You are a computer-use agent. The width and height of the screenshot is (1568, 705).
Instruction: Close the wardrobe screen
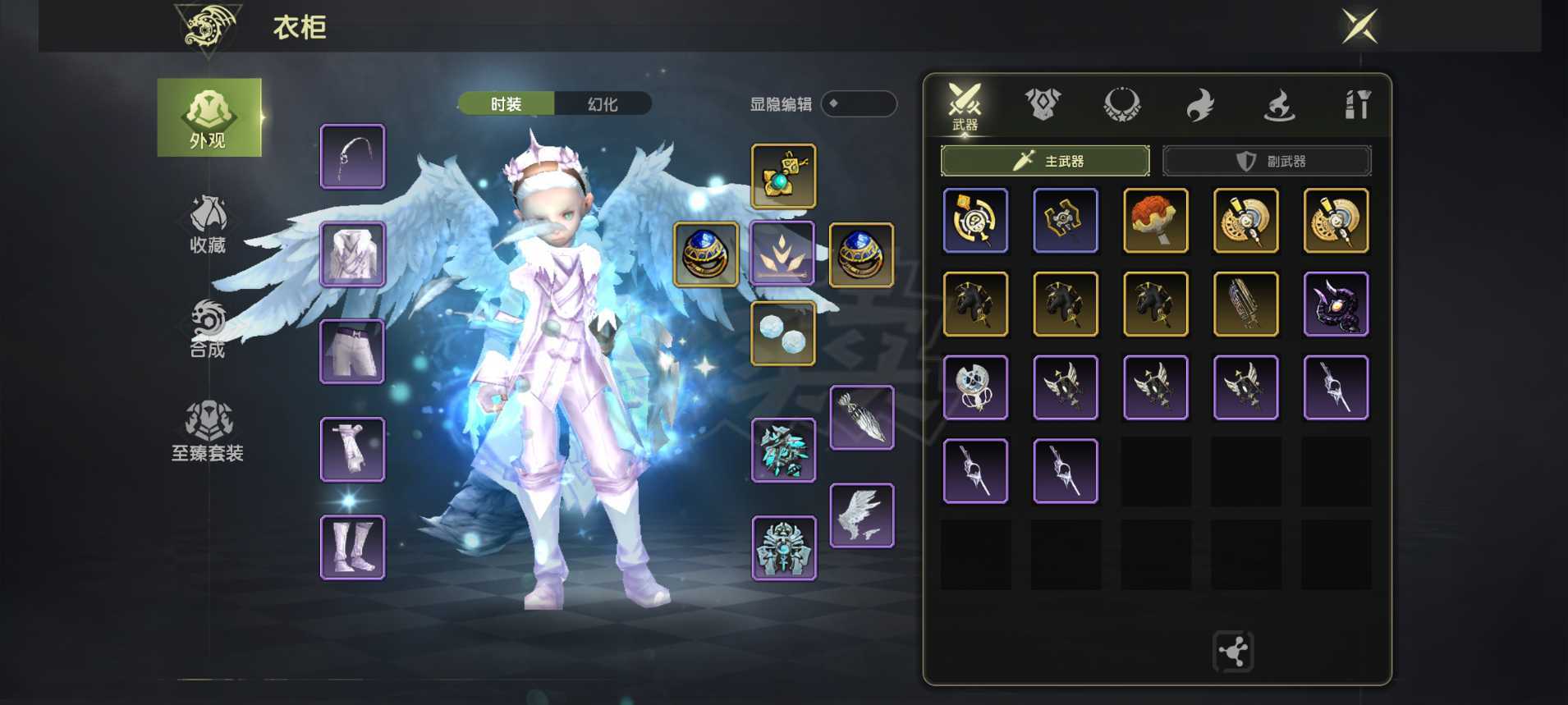click(x=1359, y=26)
